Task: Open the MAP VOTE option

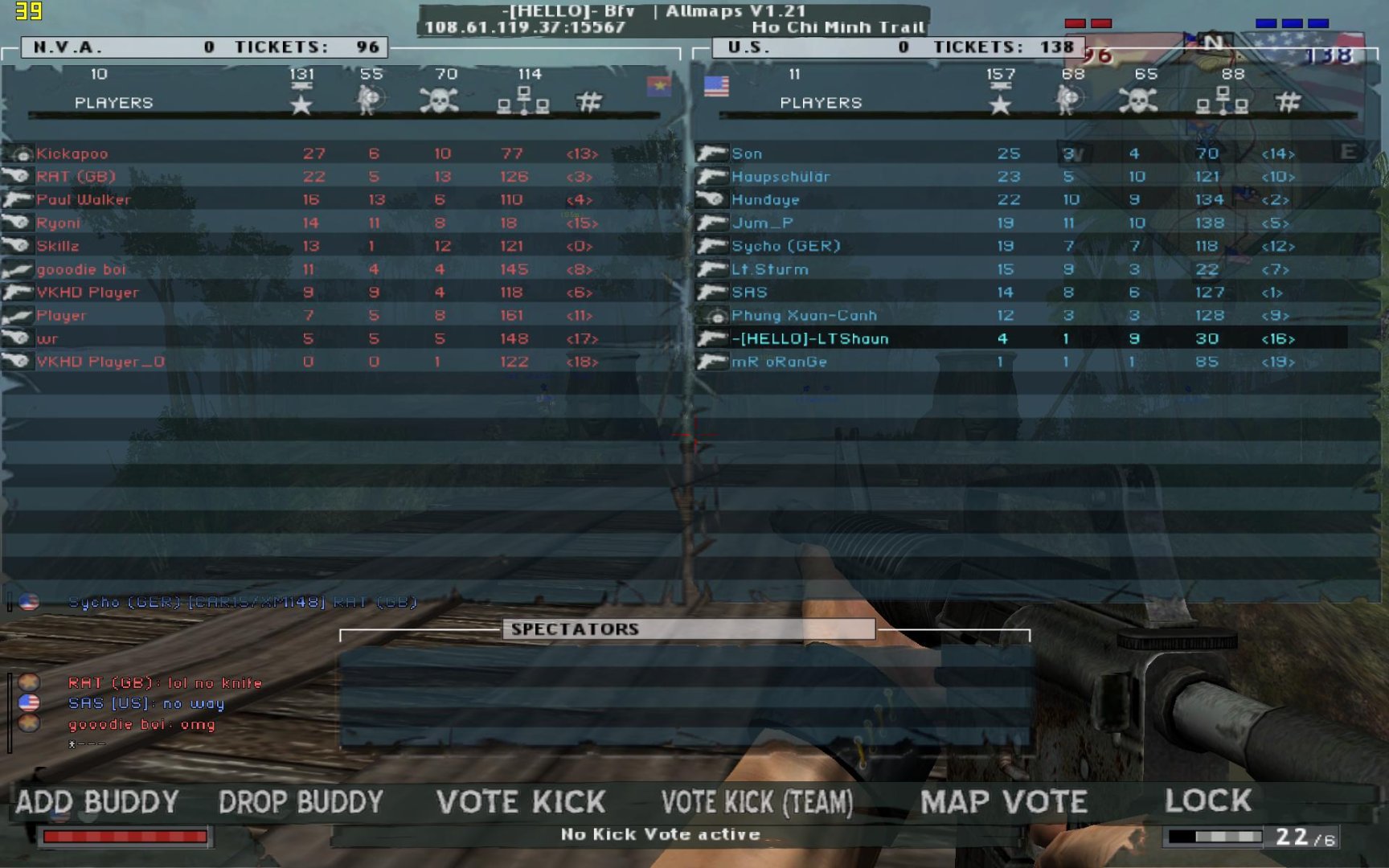Action: pyautogui.click(x=1003, y=802)
